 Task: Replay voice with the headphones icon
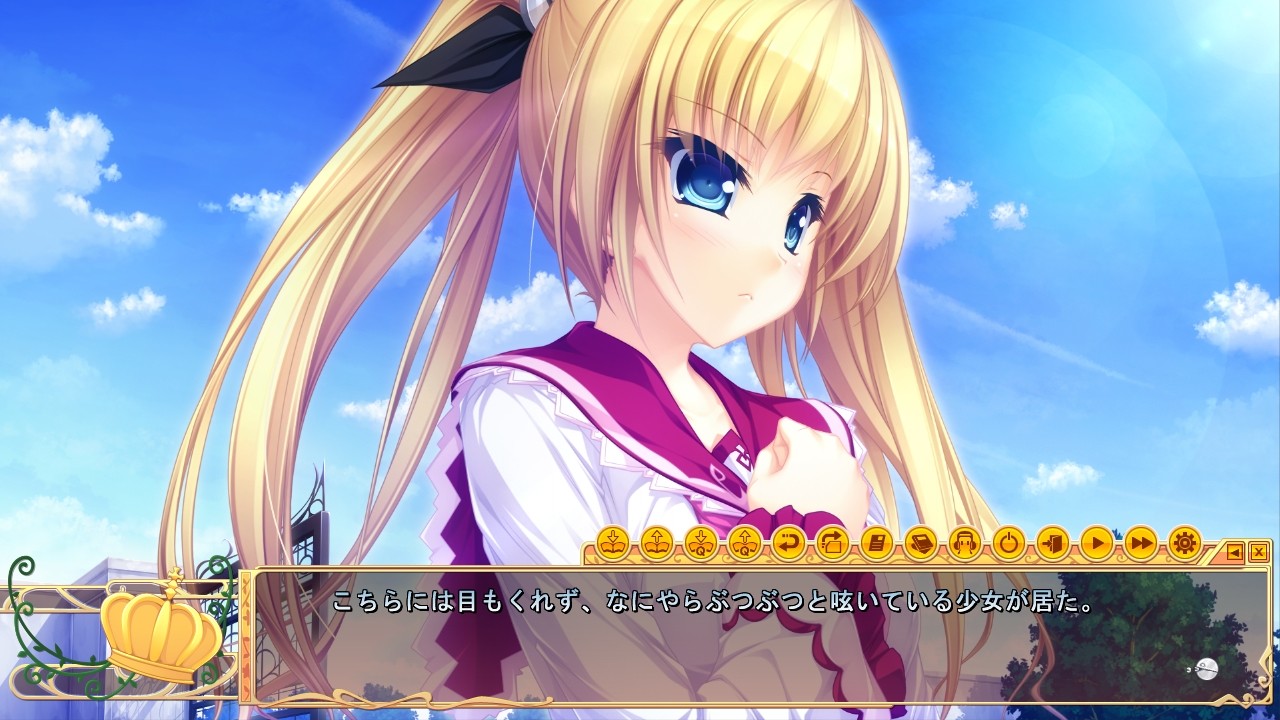click(964, 544)
